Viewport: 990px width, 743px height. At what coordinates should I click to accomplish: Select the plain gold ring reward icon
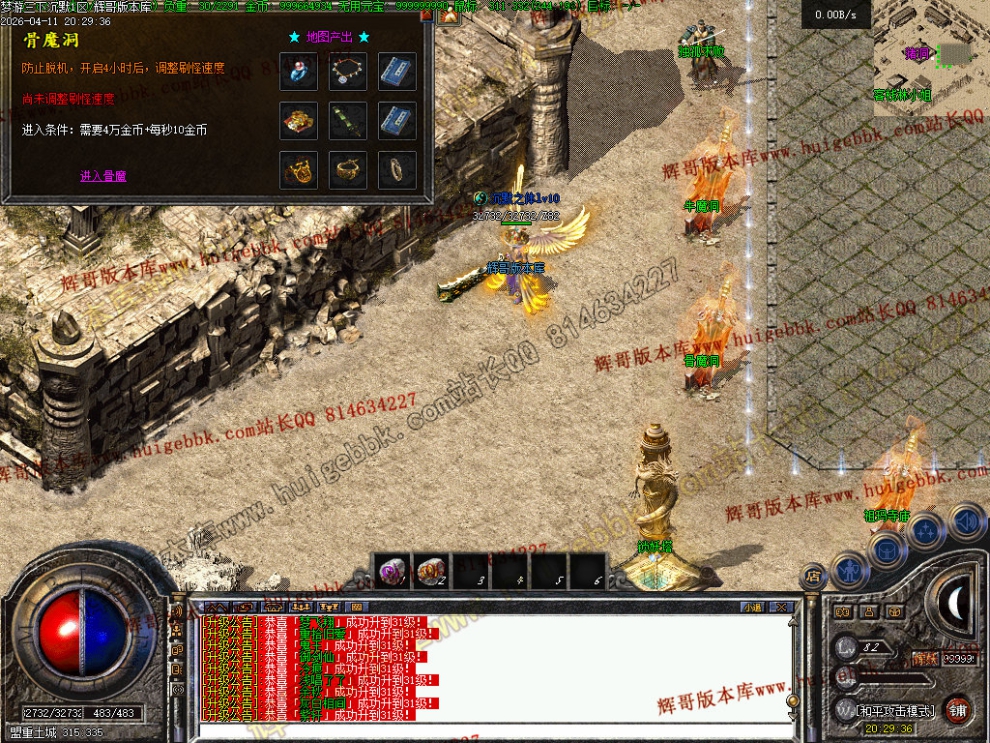pos(397,170)
